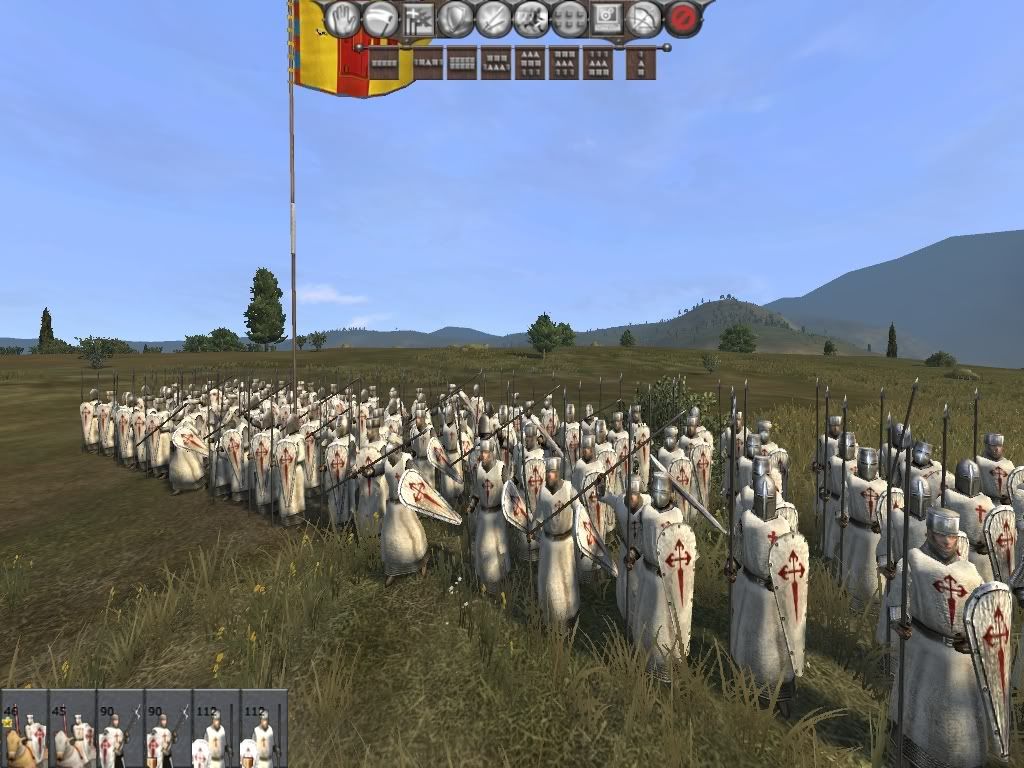Select the general's unit card with gold star
Image resolution: width=1024 pixels, height=768 pixels.
click(24, 729)
